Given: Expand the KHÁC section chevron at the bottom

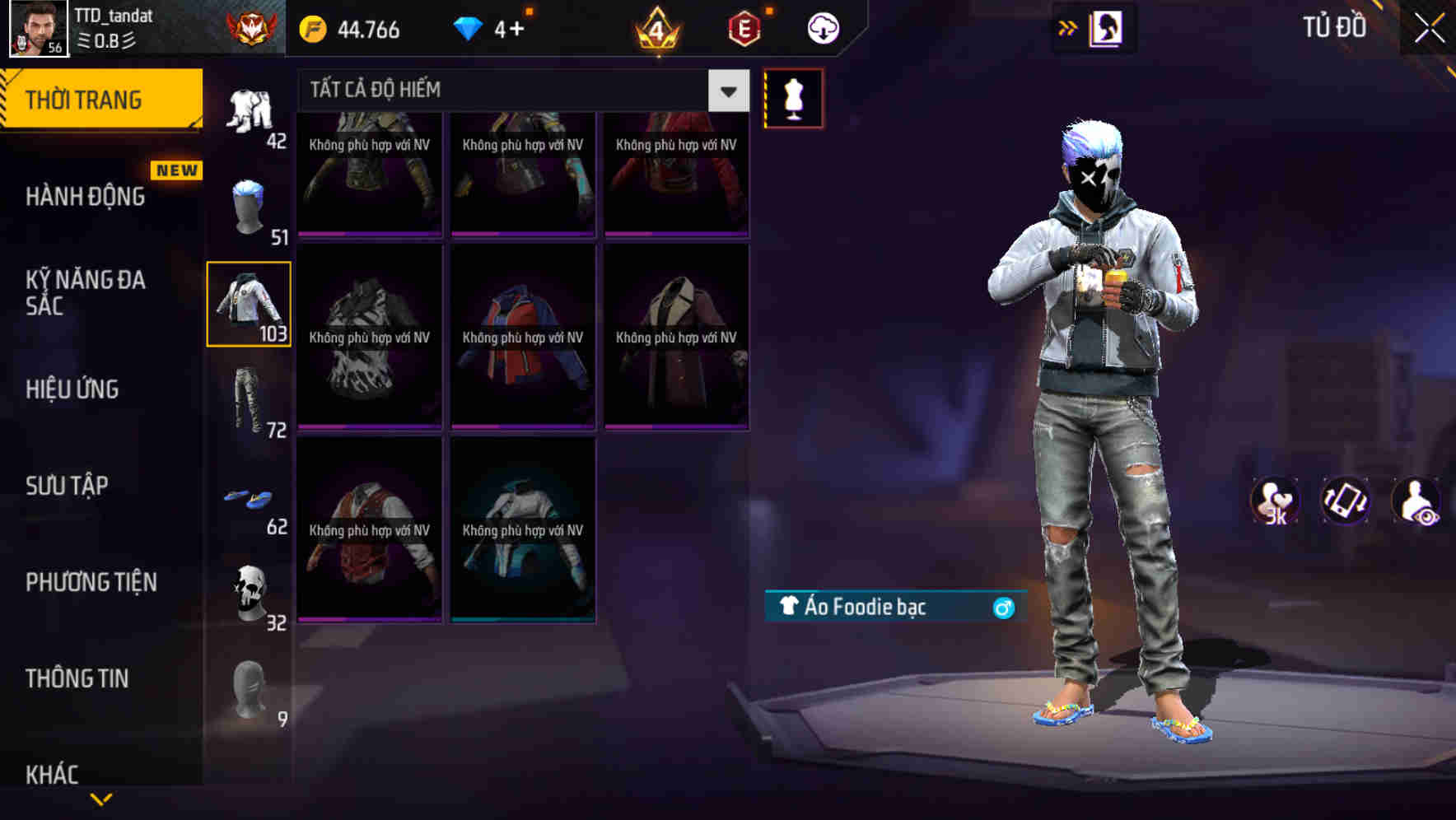Looking at the screenshot, I should pos(103,797).
